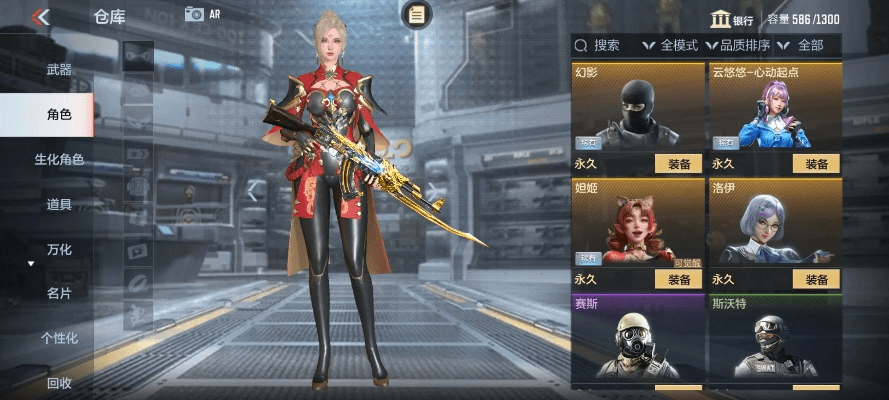This screenshot has width=889, height=400.
Task: Open the 道具 tab
Action: tap(59, 204)
